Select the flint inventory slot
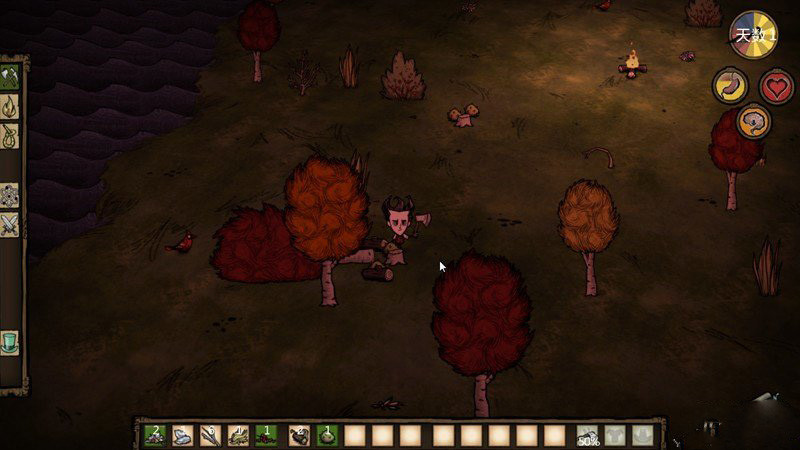The width and height of the screenshot is (800, 450). tap(182, 435)
